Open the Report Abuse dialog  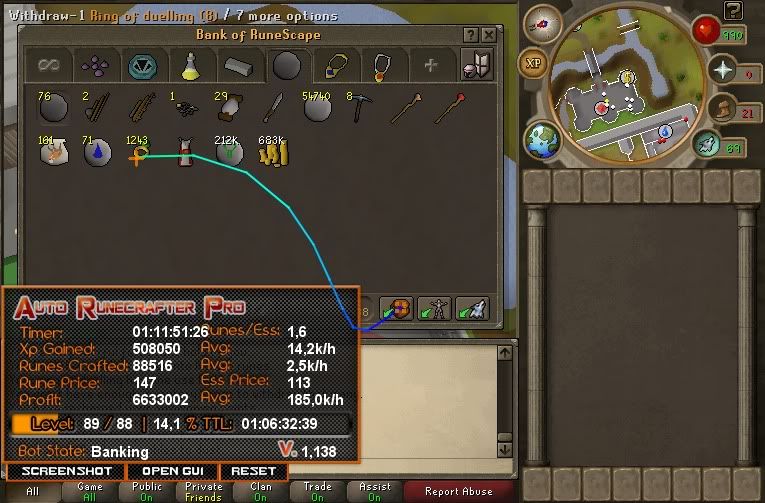point(459,492)
